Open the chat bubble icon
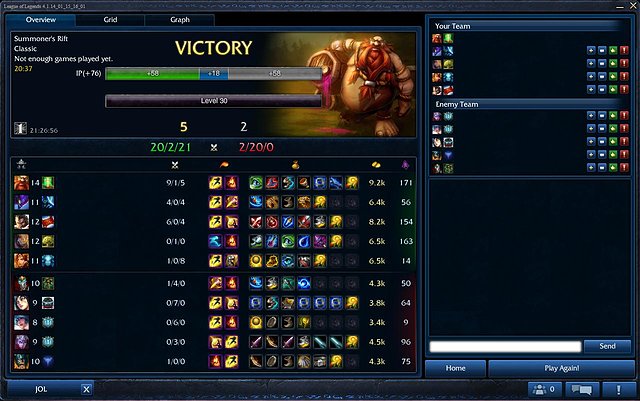The height and width of the screenshot is (401, 640). click(x=581, y=389)
